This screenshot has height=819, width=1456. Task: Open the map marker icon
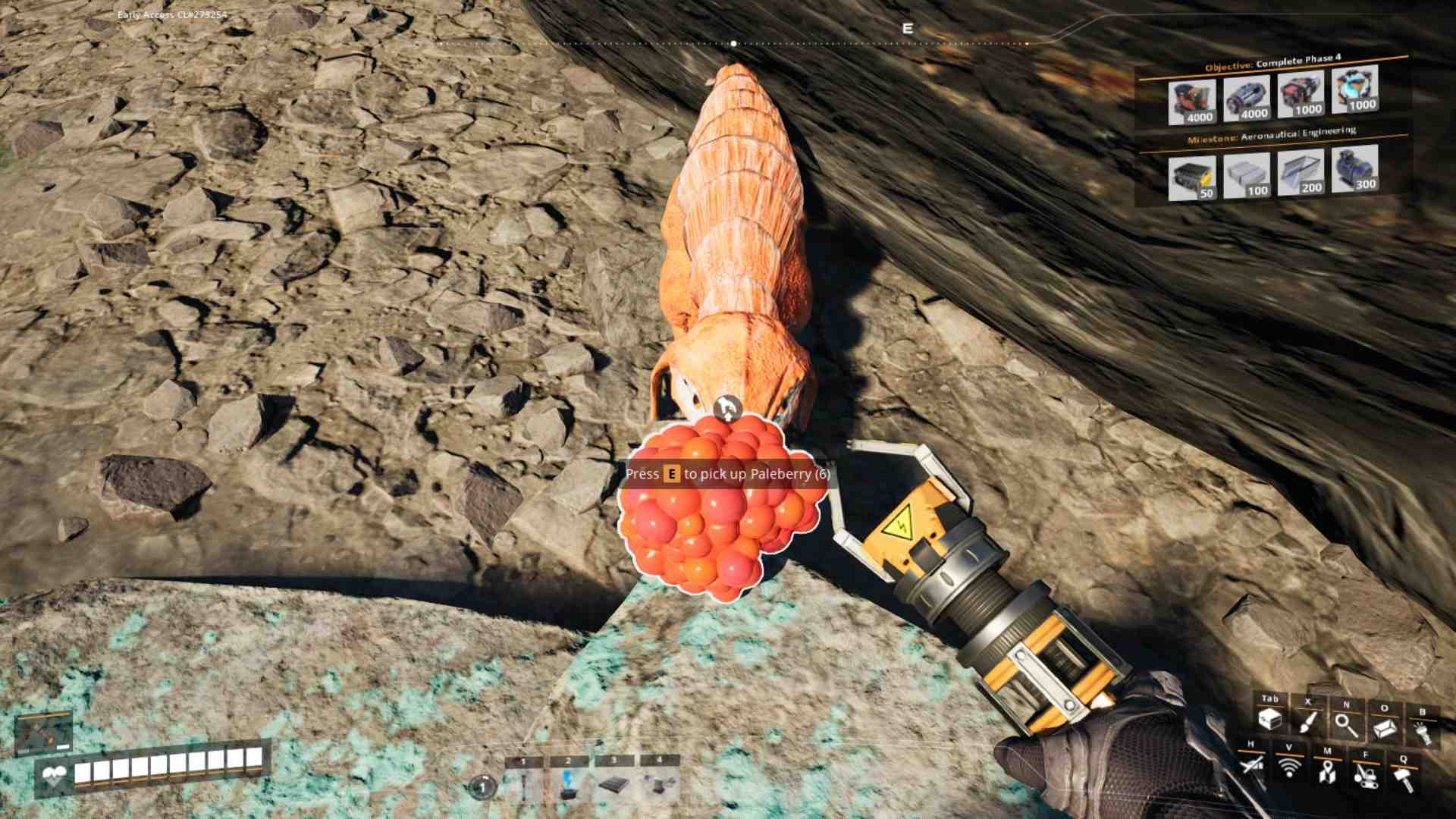[1326, 772]
